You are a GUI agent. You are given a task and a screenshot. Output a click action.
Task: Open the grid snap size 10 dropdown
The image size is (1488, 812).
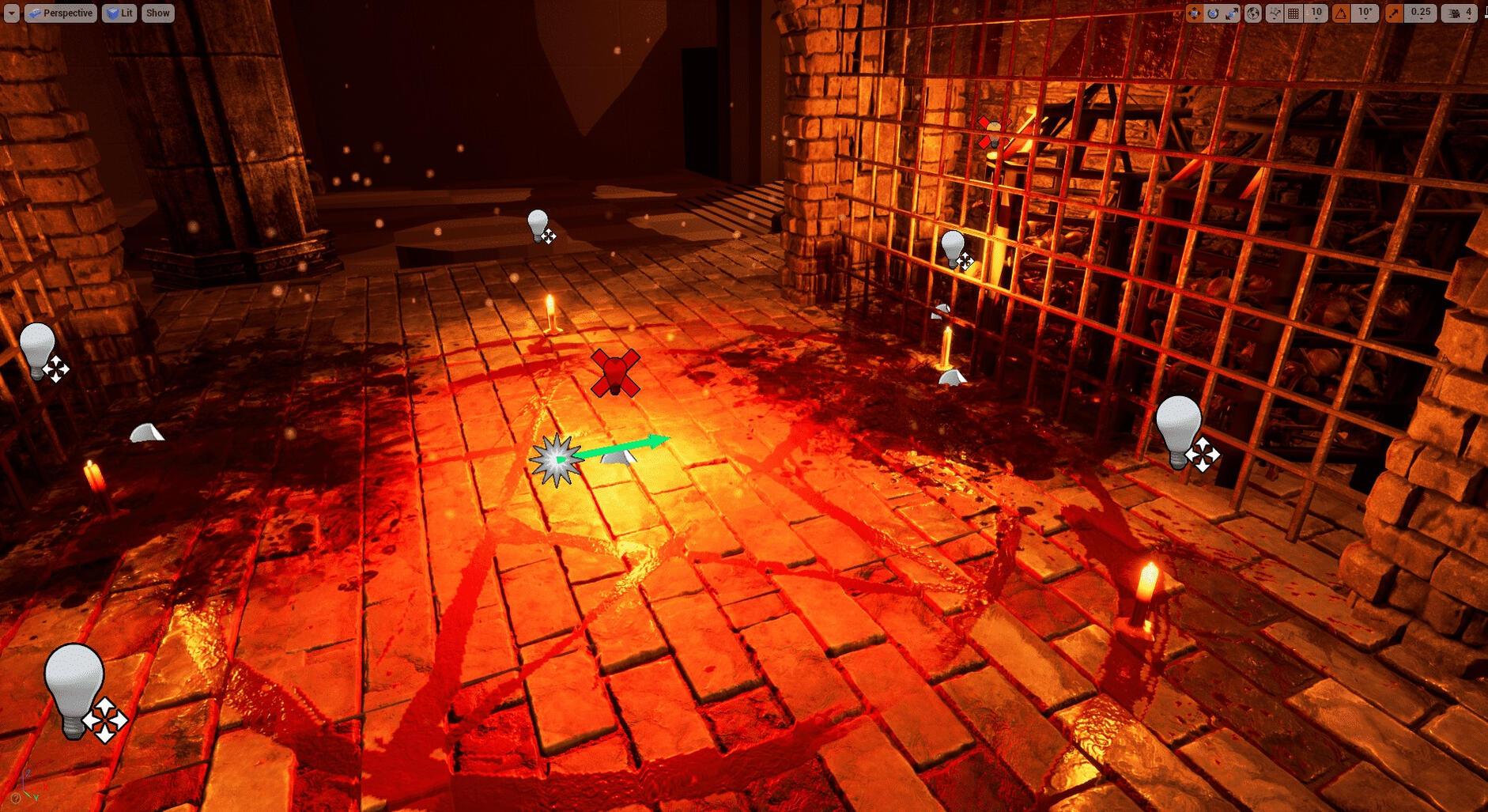click(1316, 13)
